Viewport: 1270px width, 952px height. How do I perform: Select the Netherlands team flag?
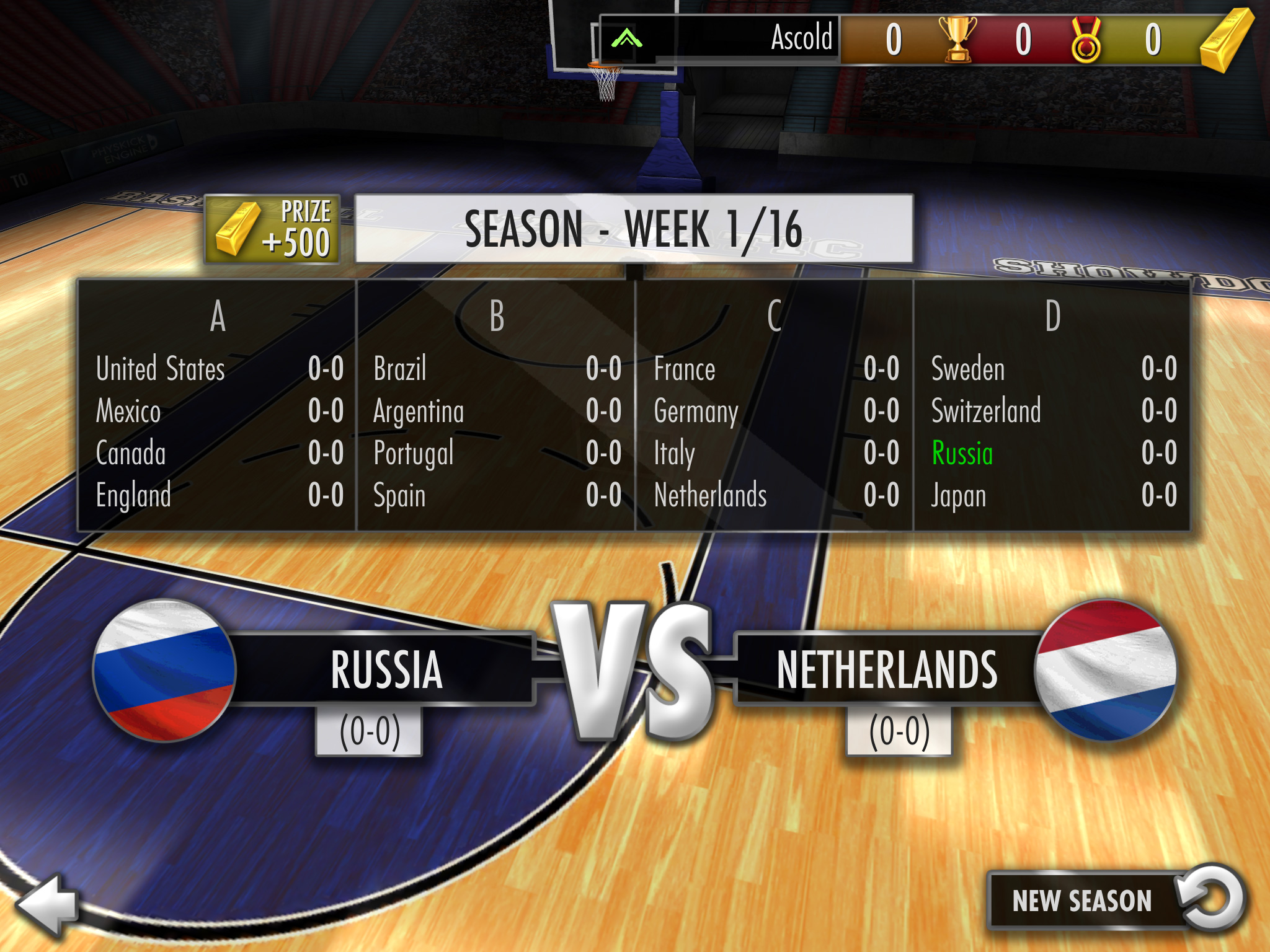click(1105, 670)
